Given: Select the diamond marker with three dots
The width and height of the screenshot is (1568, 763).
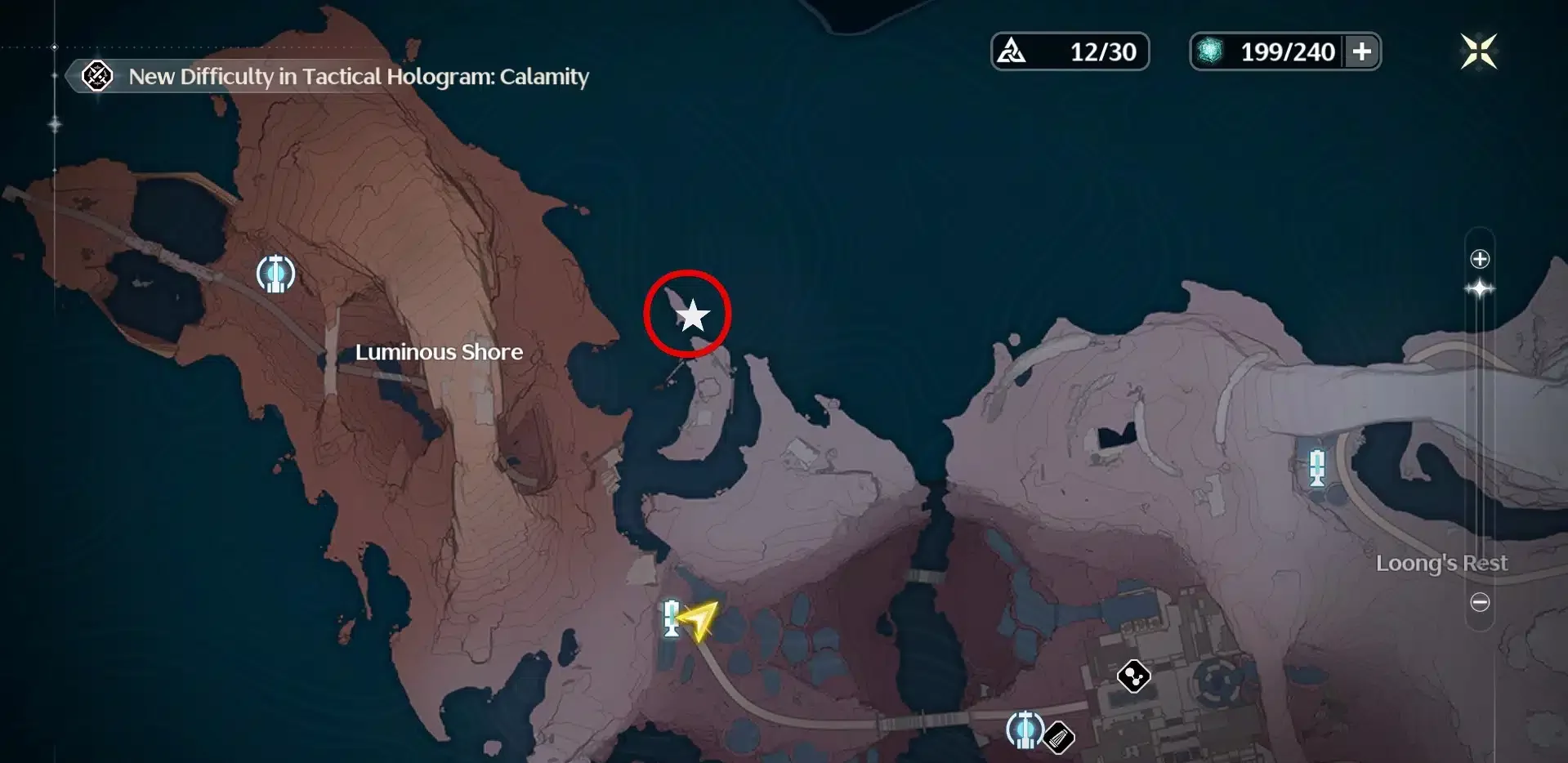Looking at the screenshot, I should pos(1134,676).
